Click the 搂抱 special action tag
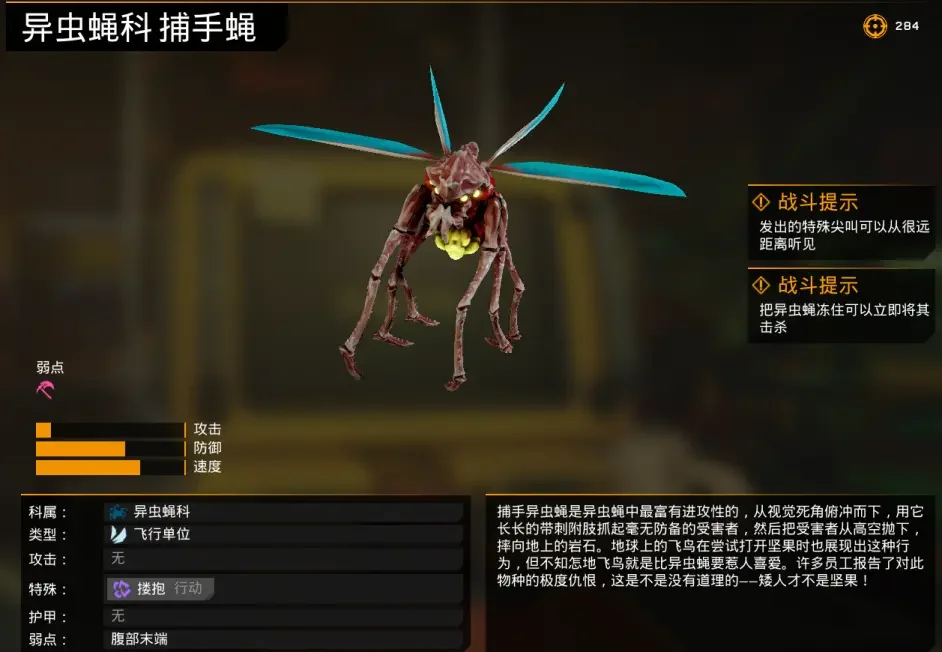942x652 pixels. coord(160,589)
